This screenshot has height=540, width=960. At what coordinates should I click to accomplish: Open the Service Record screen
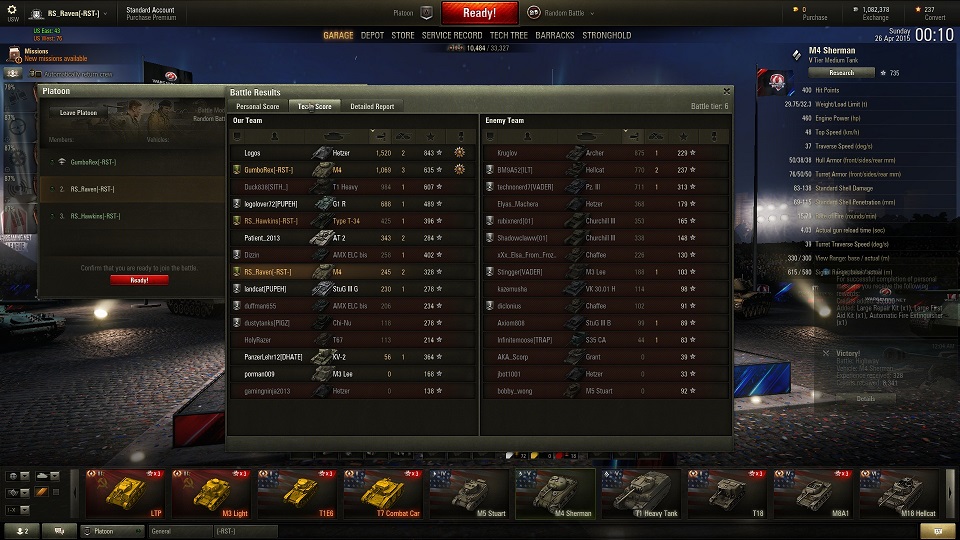tap(452, 35)
